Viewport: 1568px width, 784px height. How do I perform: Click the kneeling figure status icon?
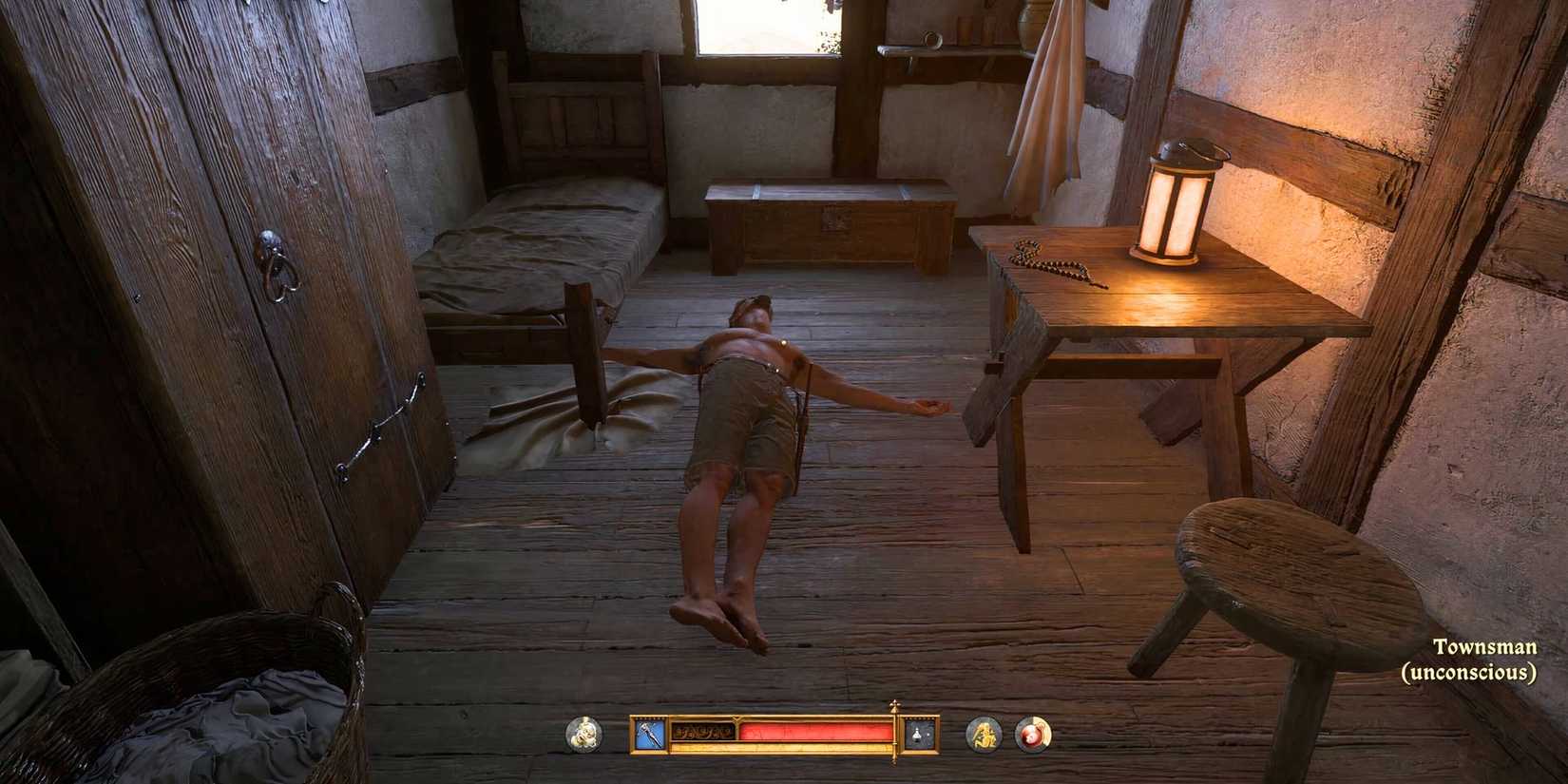985,734
